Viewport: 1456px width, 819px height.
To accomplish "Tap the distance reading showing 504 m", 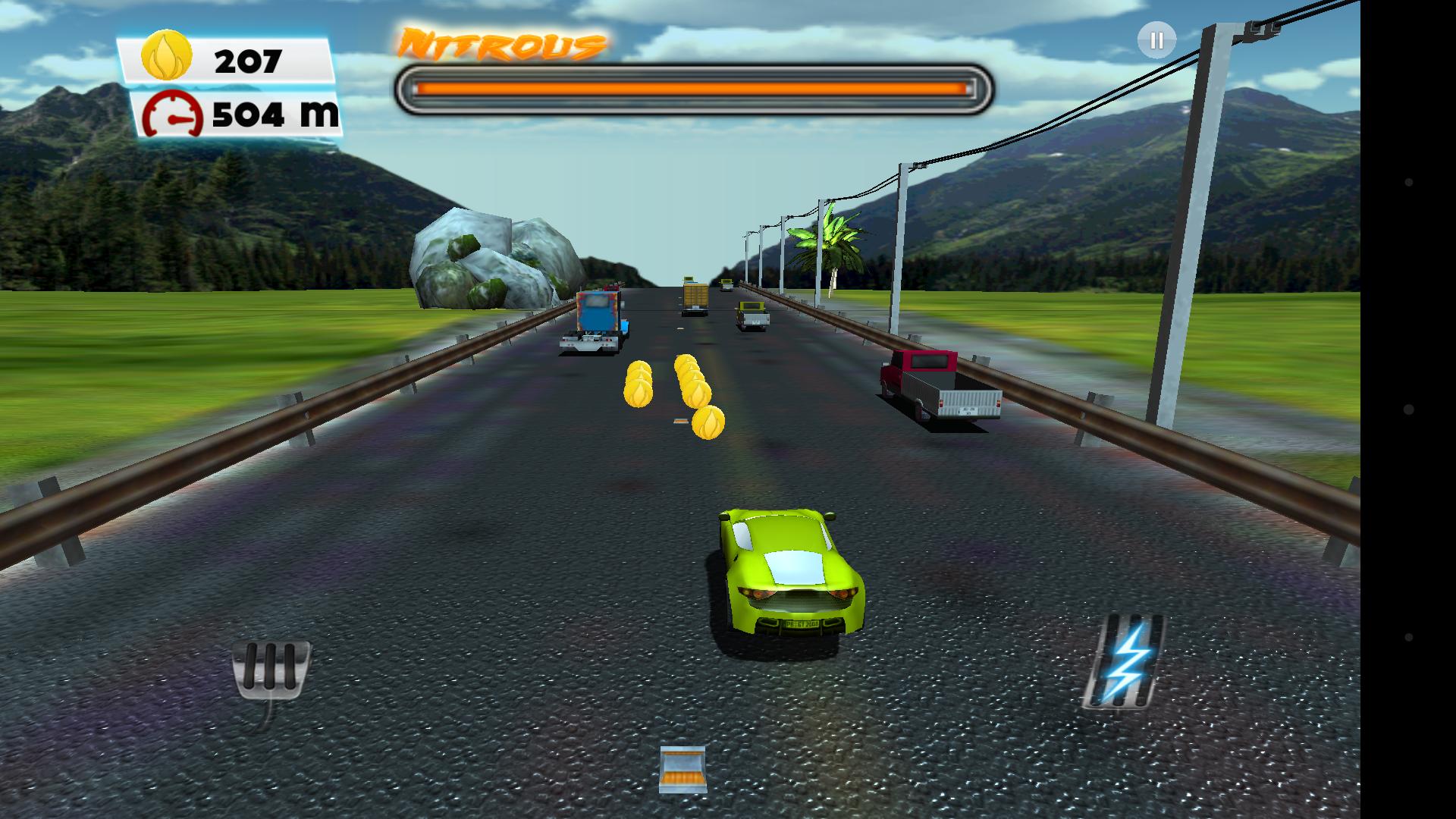I will click(273, 115).
